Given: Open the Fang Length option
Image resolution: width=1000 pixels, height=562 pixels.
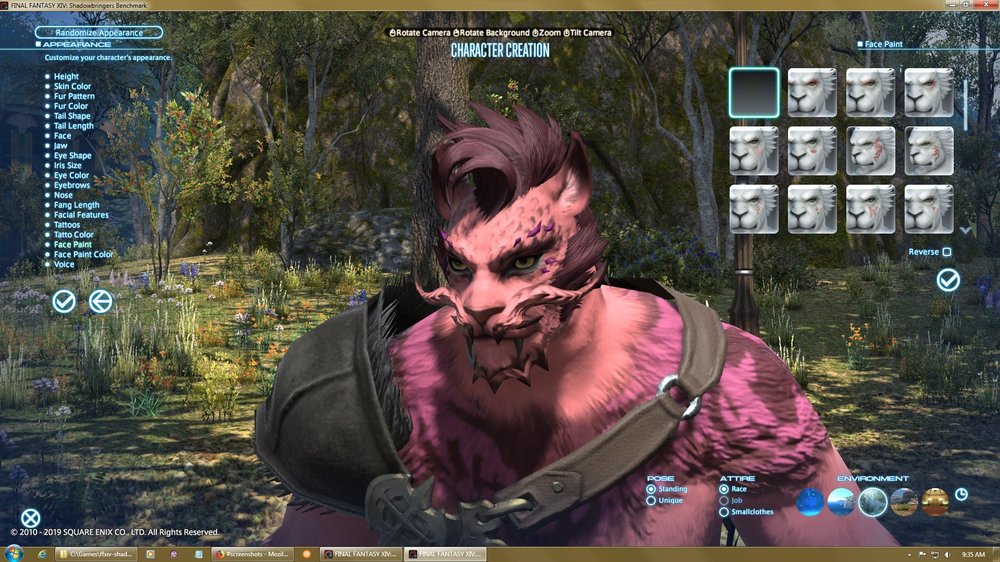Looking at the screenshot, I should coord(76,205).
